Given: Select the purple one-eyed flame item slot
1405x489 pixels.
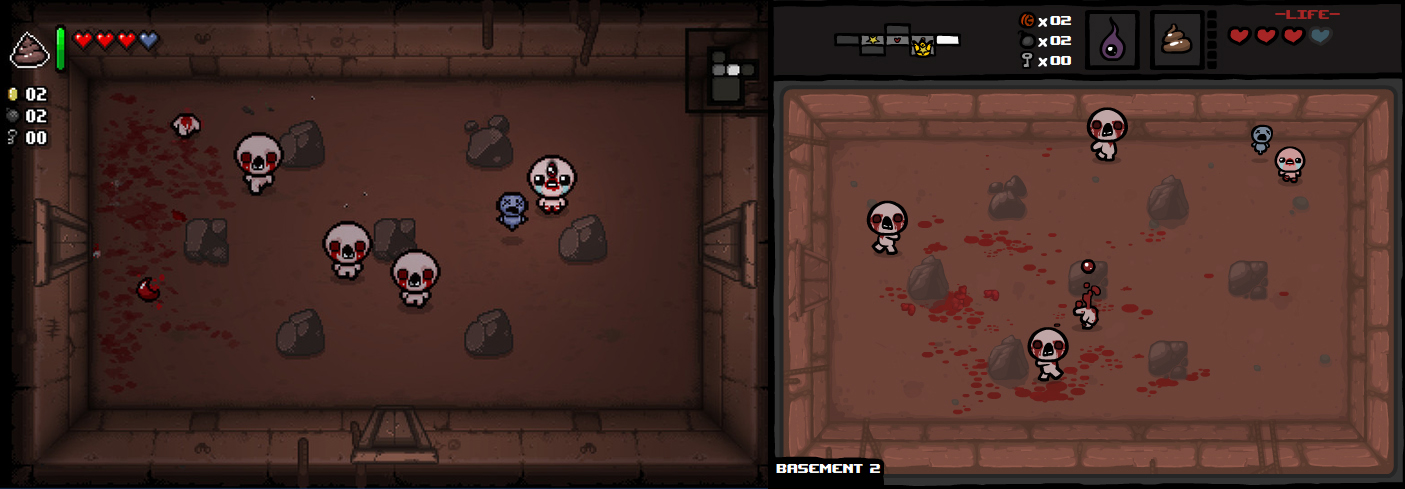Looking at the screenshot, I should click(1111, 41).
